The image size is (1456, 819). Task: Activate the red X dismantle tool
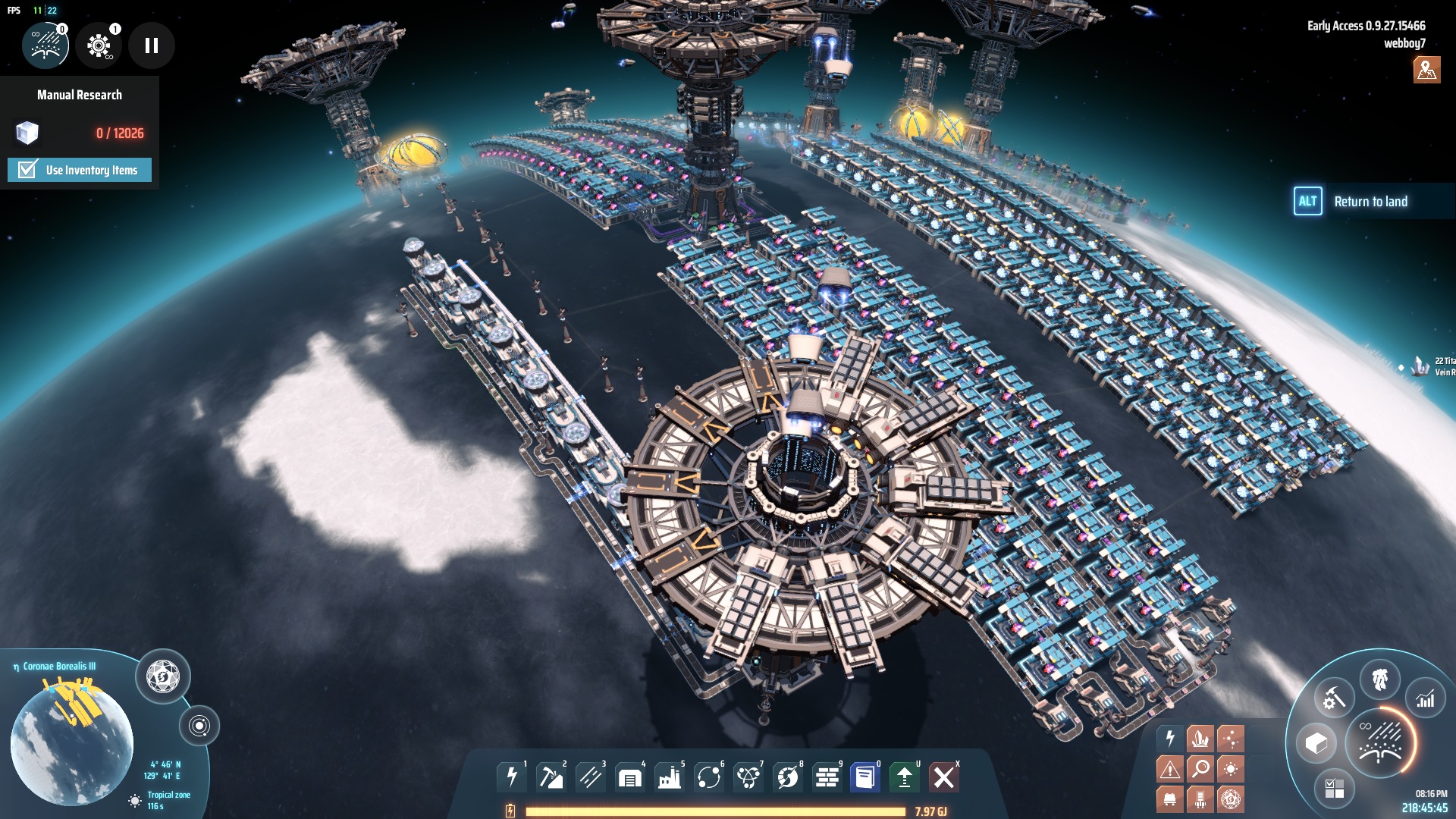point(944,777)
